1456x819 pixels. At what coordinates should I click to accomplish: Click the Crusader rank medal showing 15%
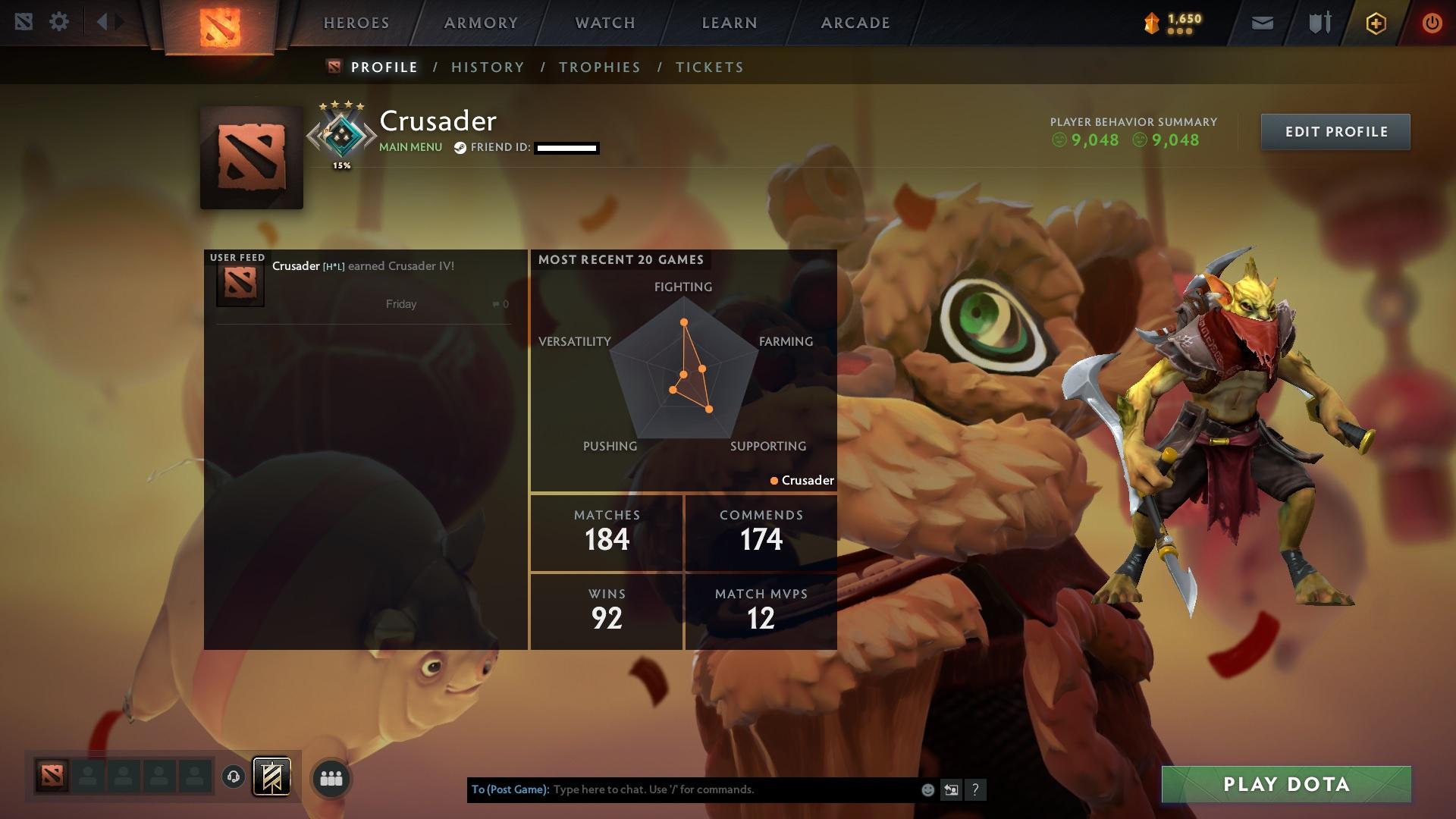[341, 135]
